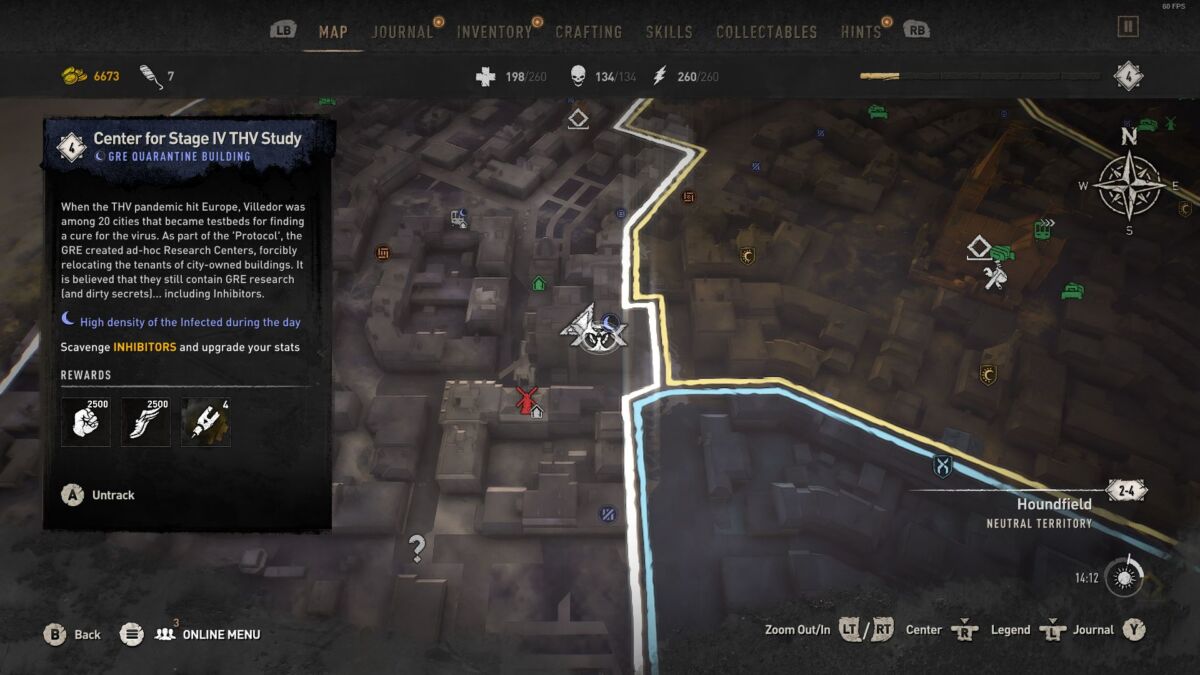Viewport: 1200px width, 675px height.
Task: Select the blue shield marker by Houndfield
Action: tap(942, 466)
